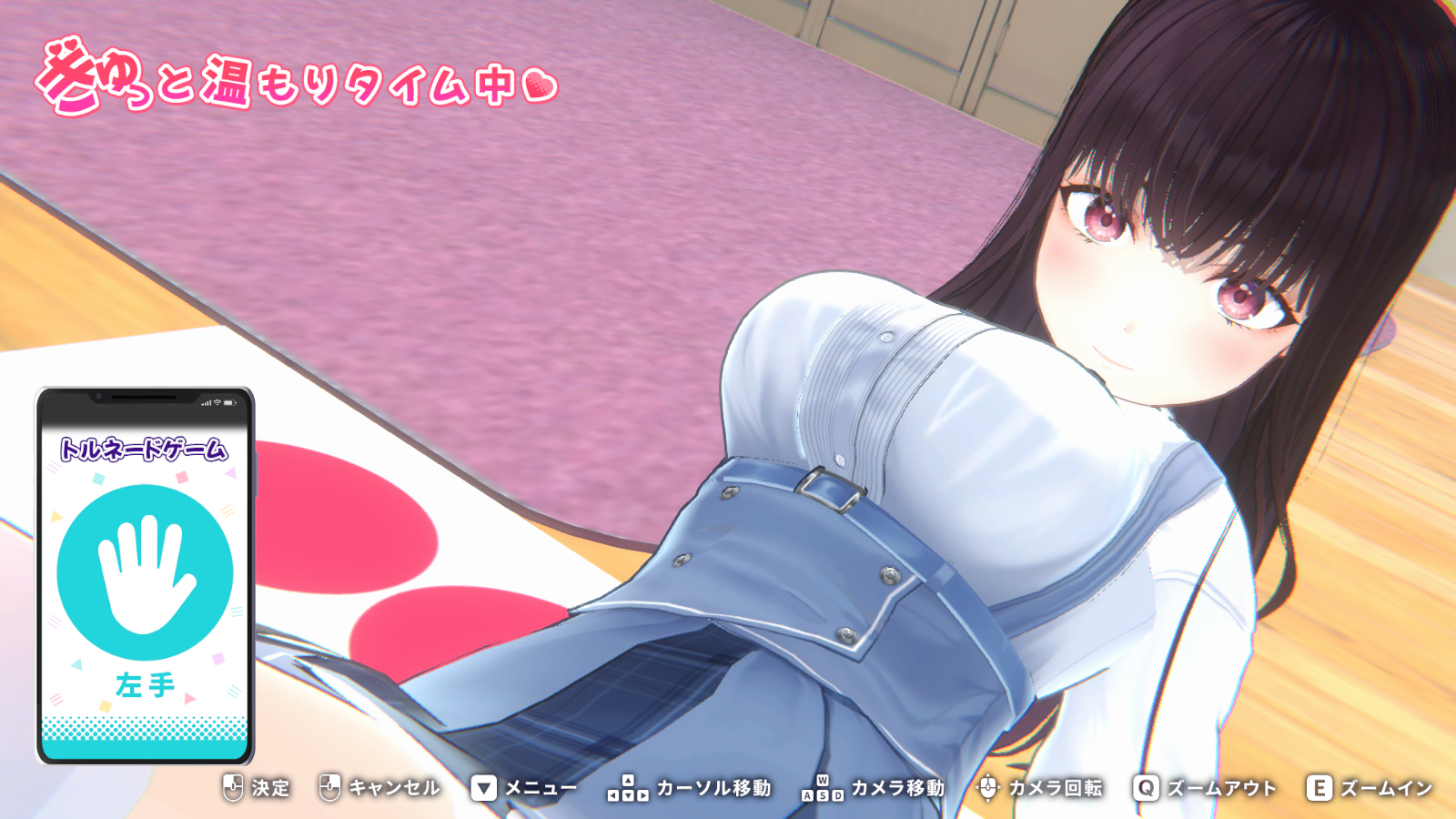Click the dotted teal strip at the phone's bottom
Viewport: 1456px width, 819px height.
tap(145, 728)
